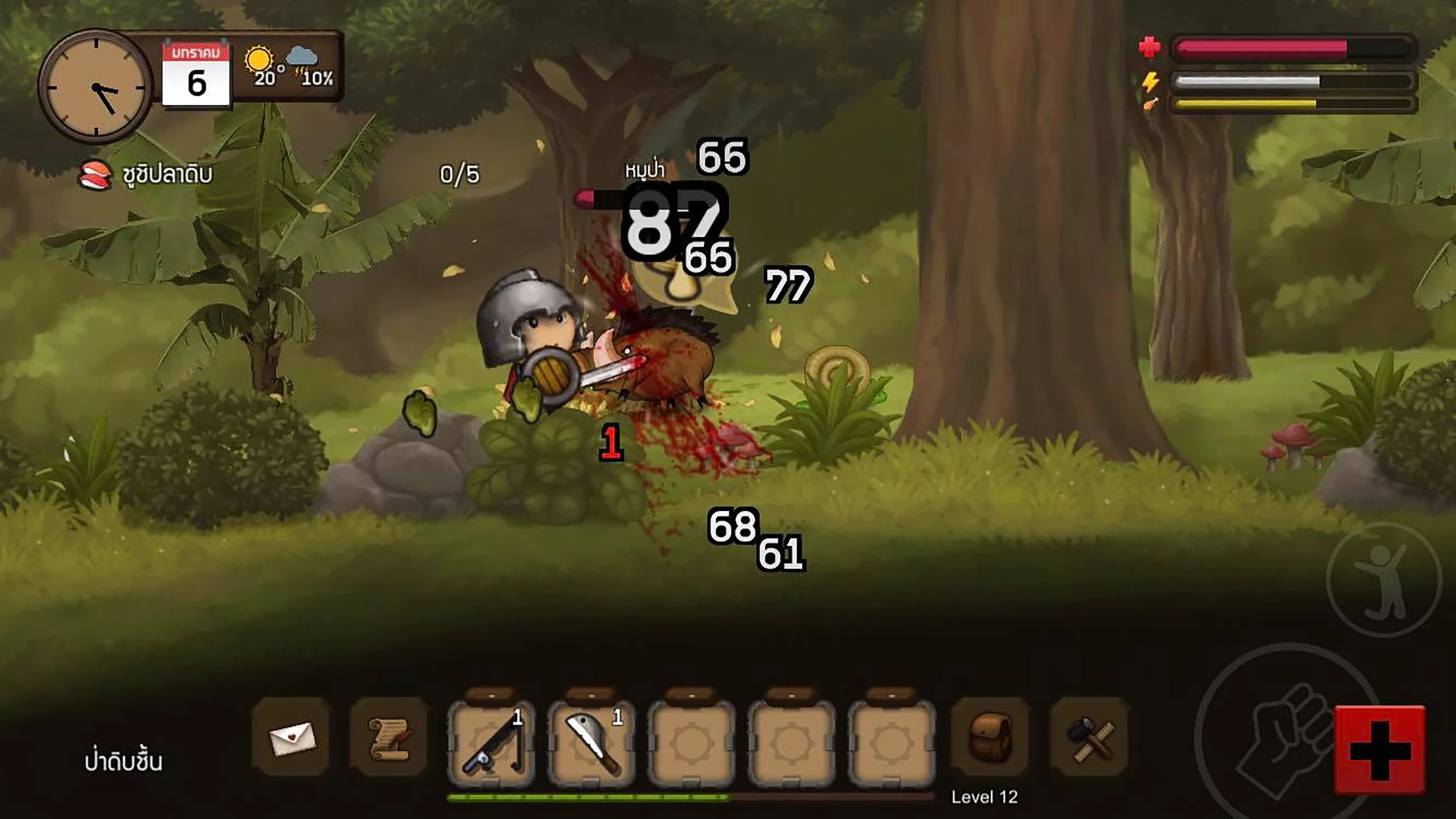Open the mail envelope icon
Screen dimensions: 1456x819
[x=291, y=738]
